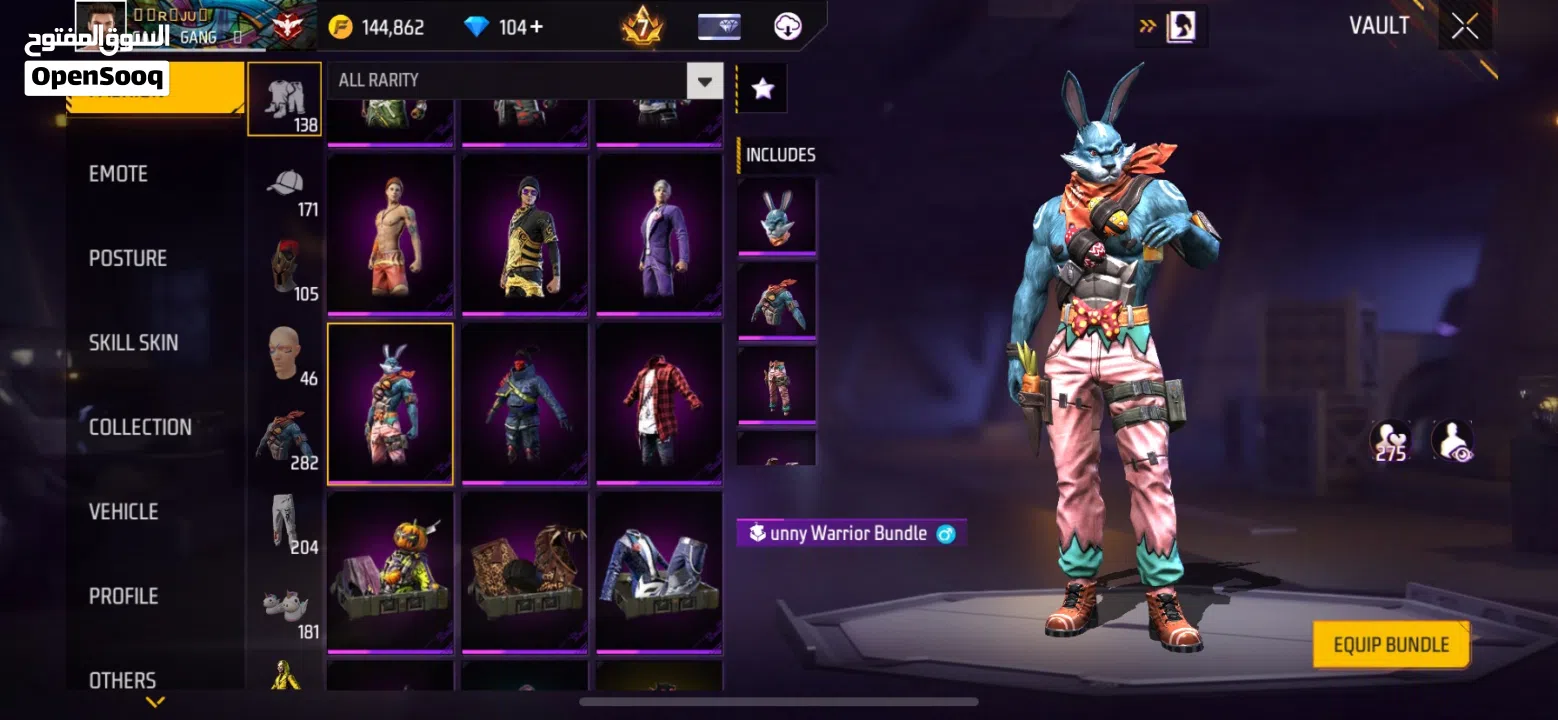1558x720 pixels.
Task: Open the rank badge icon
Action: click(x=641, y=27)
